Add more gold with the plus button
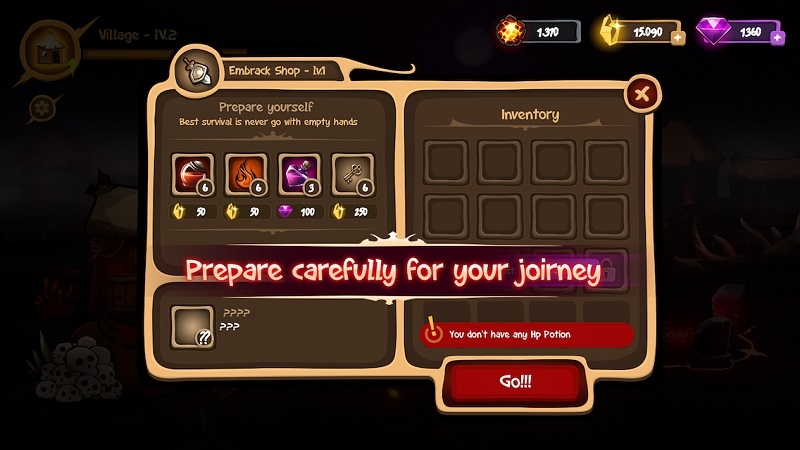This screenshot has height=450, width=800. (x=678, y=38)
